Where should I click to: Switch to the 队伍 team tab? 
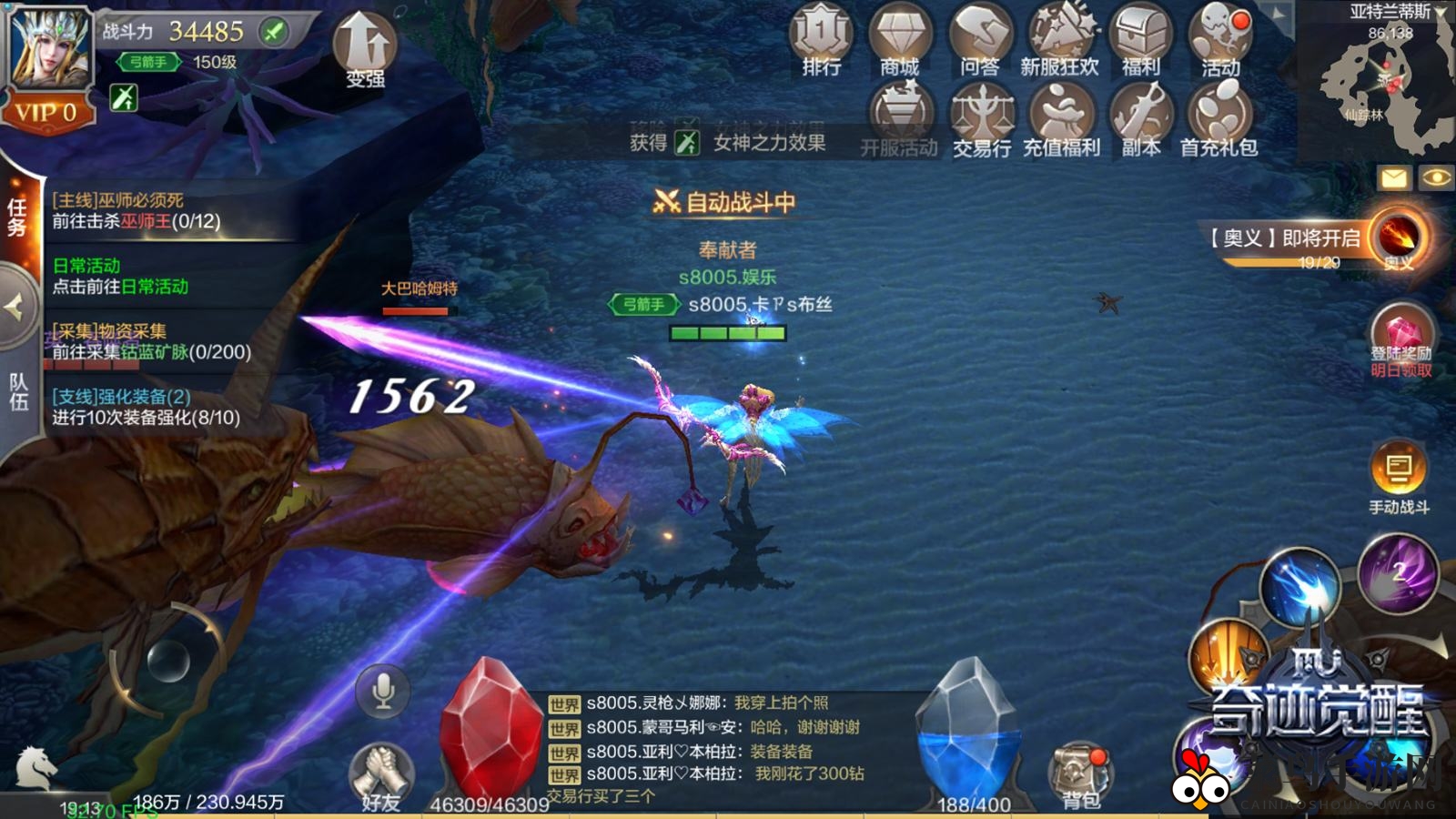pyautogui.click(x=20, y=393)
